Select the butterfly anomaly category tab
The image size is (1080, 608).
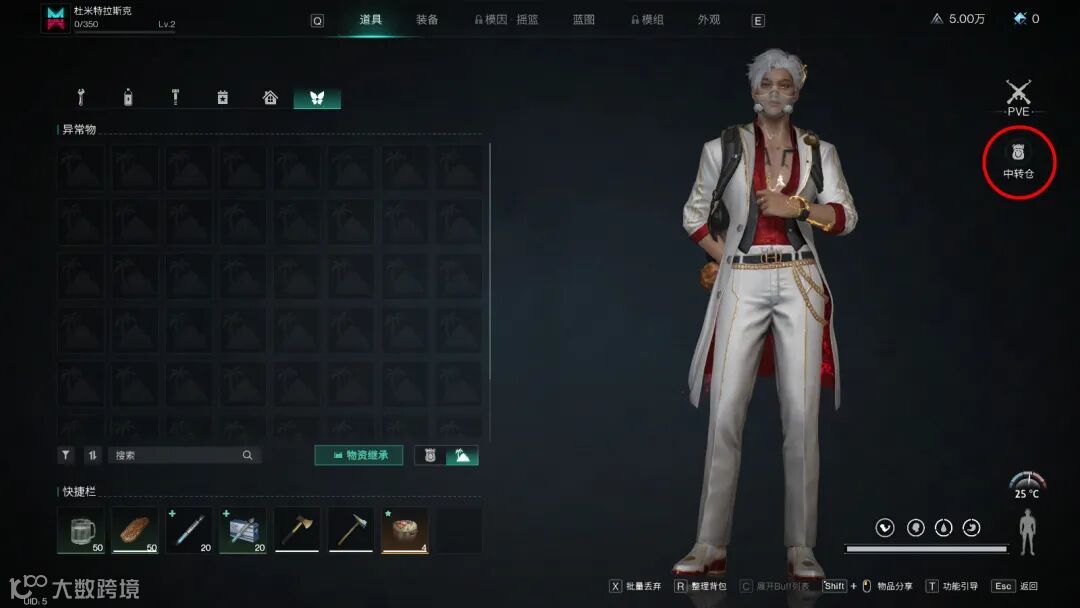317,98
